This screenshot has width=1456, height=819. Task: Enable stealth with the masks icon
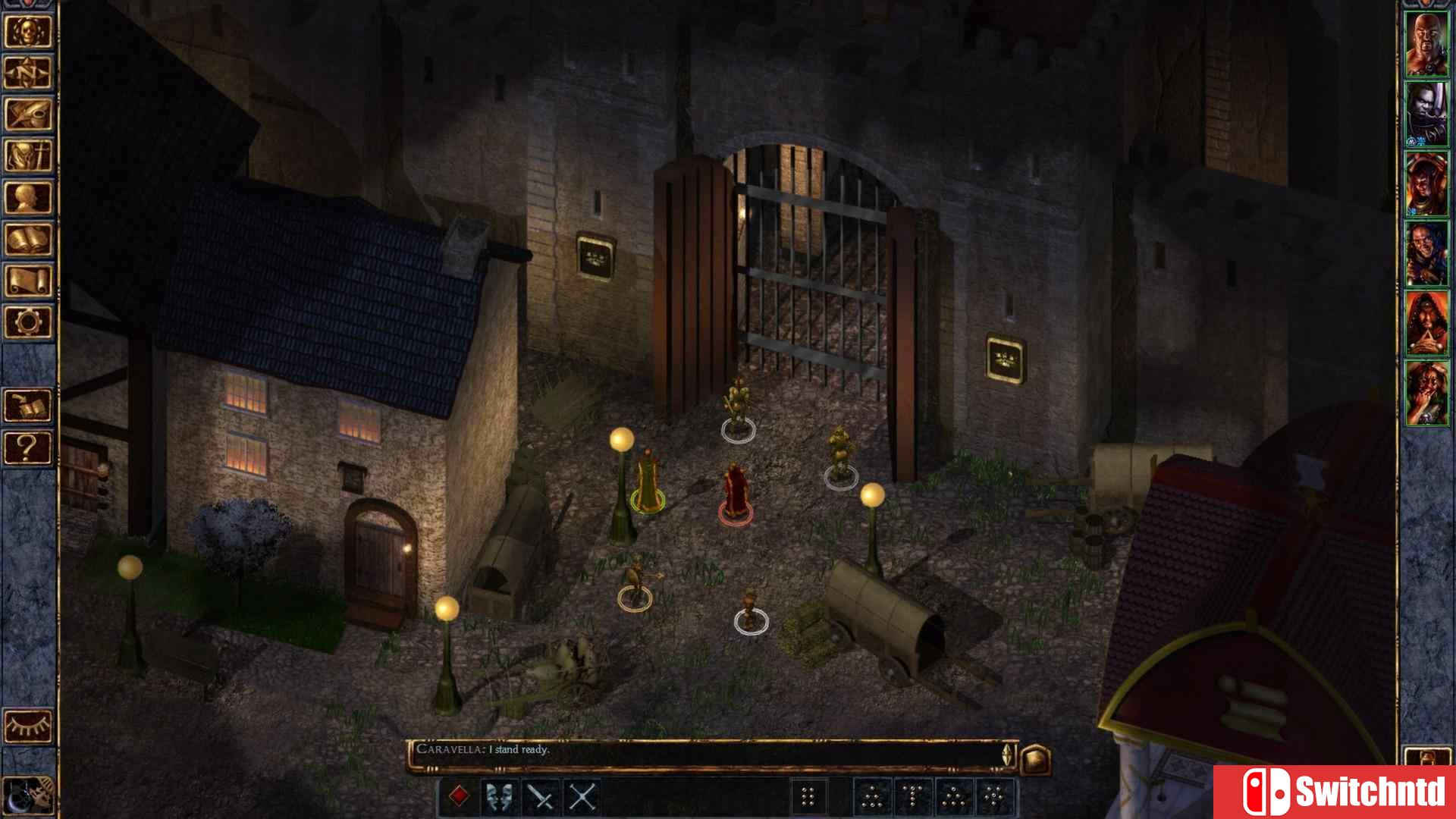pyautogui.click(x=497, y=795)
